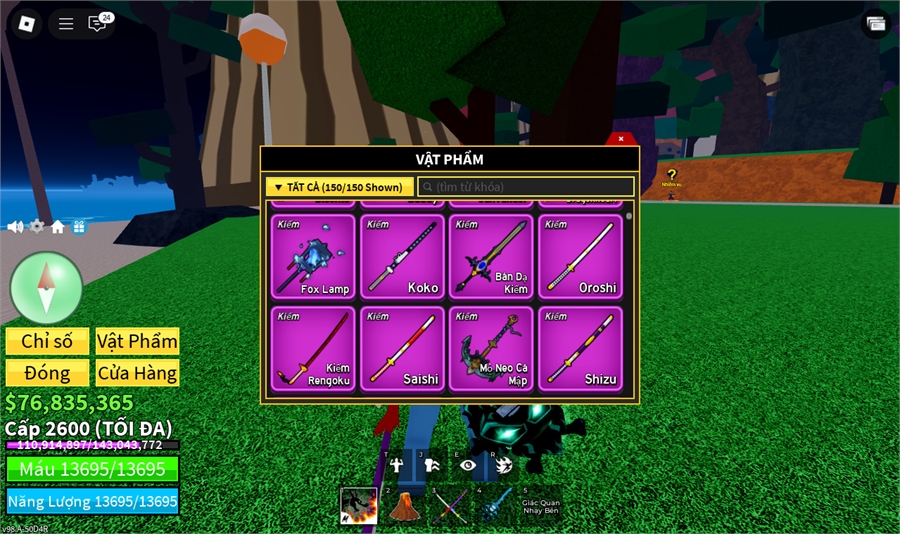Click the Vật Phẩm button
This screenshot has height=534, width=900.
pyautogui.click(x=137, y=341)
